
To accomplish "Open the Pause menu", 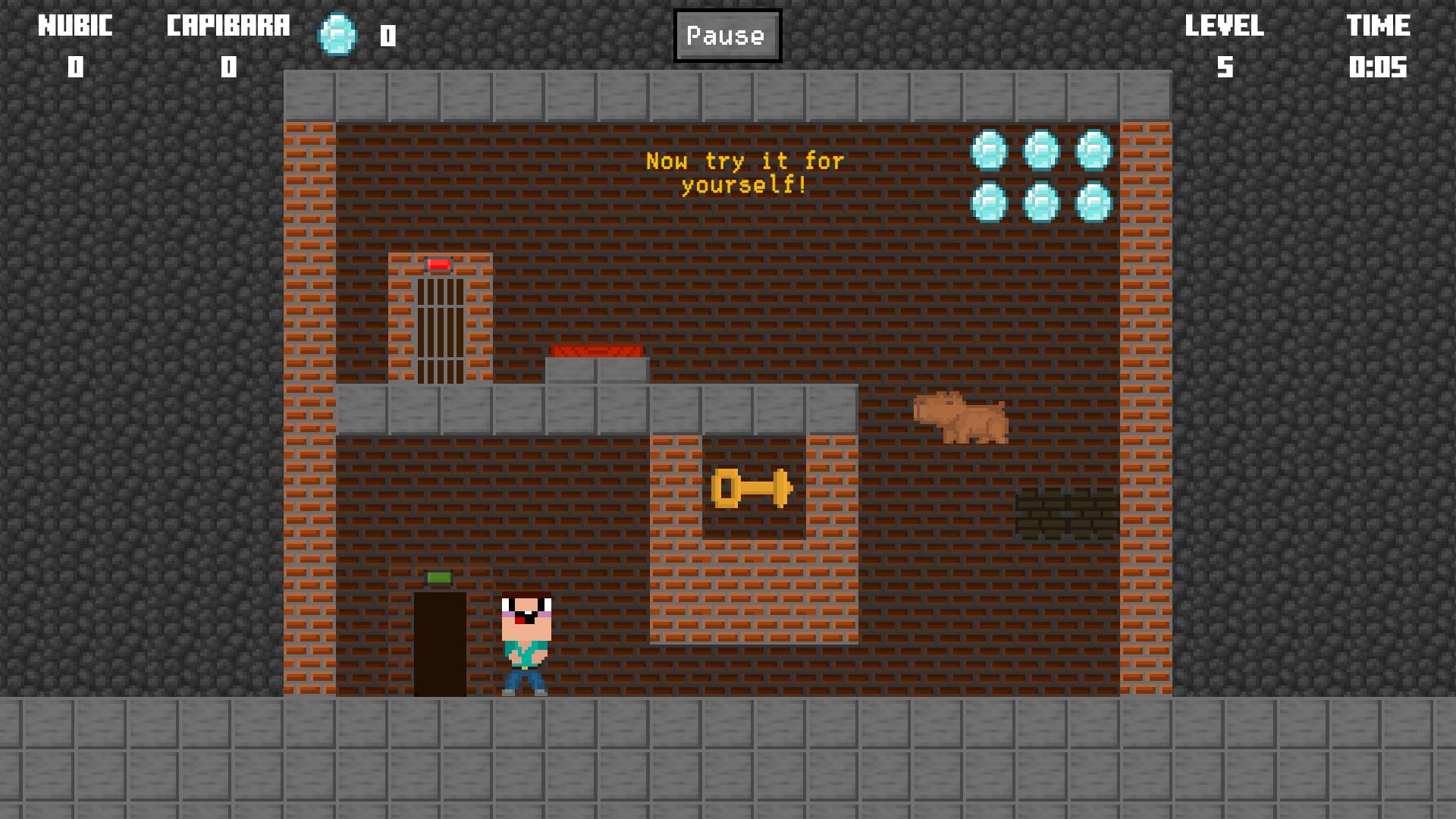I will pyautogui.click(x=726, y=35).
